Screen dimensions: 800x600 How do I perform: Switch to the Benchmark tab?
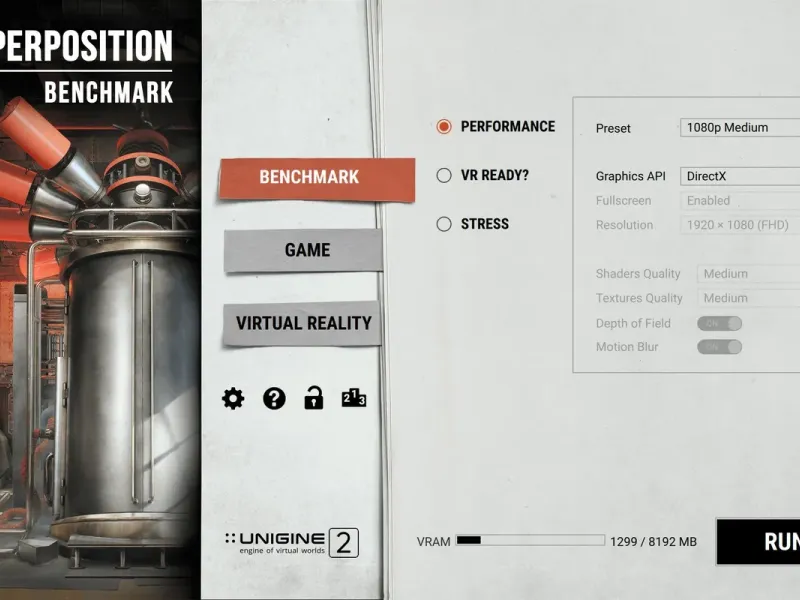coord(309,177)
